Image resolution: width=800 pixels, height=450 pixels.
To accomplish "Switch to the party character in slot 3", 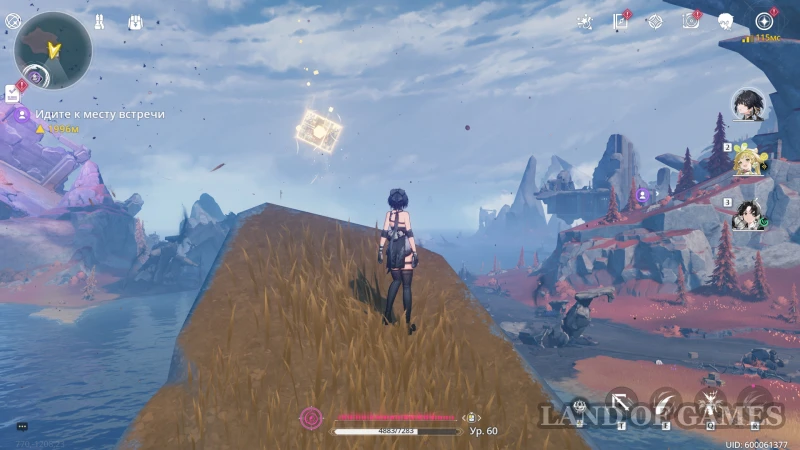I will (748, 213).
